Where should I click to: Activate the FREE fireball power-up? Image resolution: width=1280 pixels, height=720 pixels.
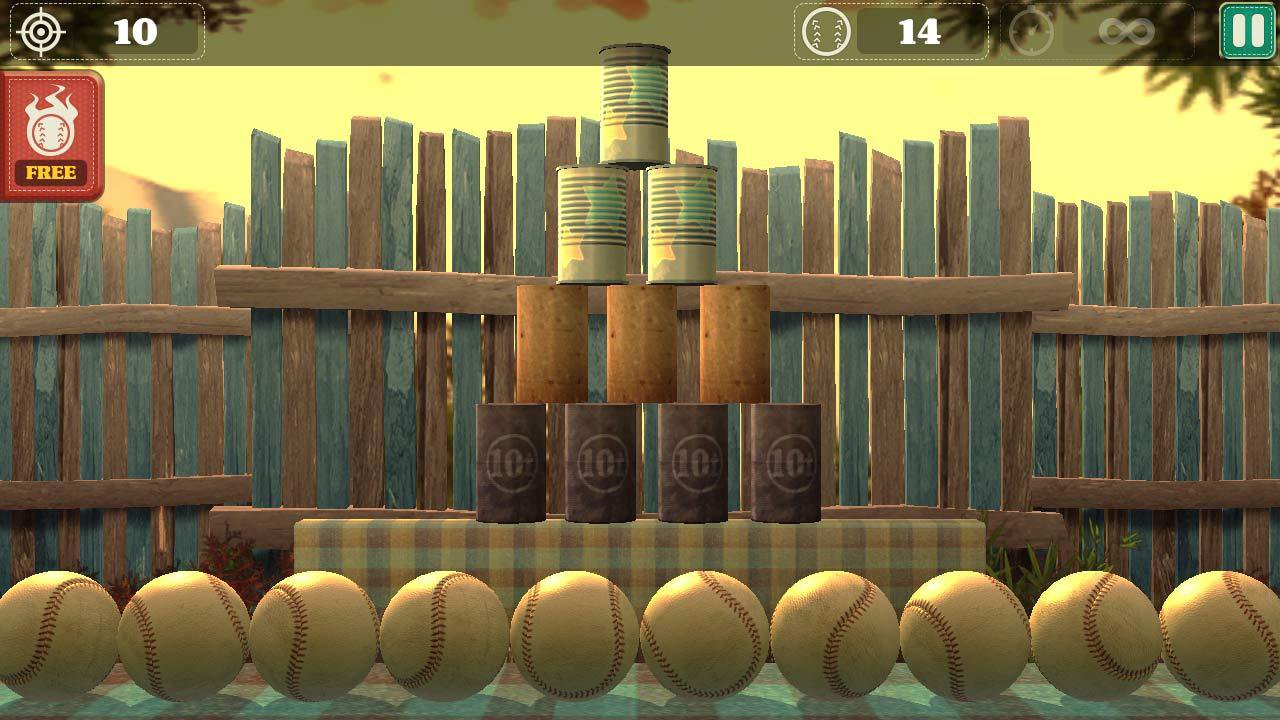coord(51,136)
